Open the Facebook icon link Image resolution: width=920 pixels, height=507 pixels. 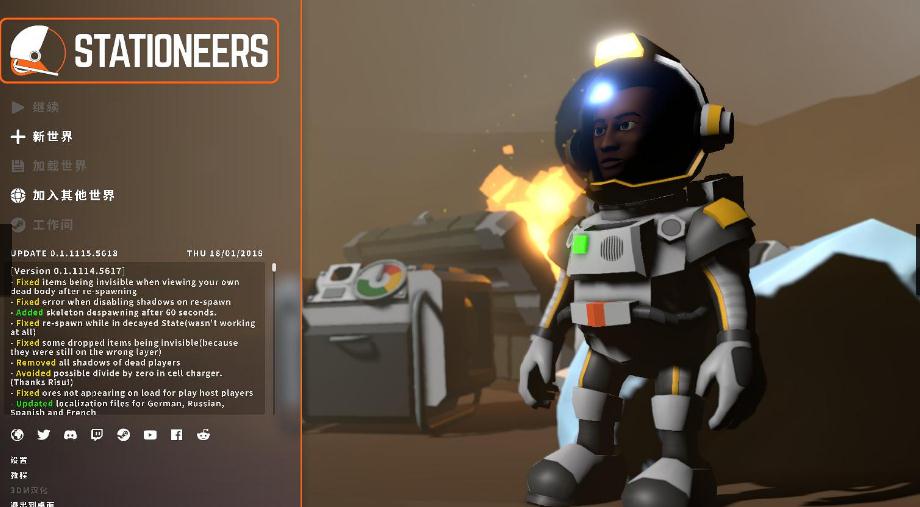(176, 435)
